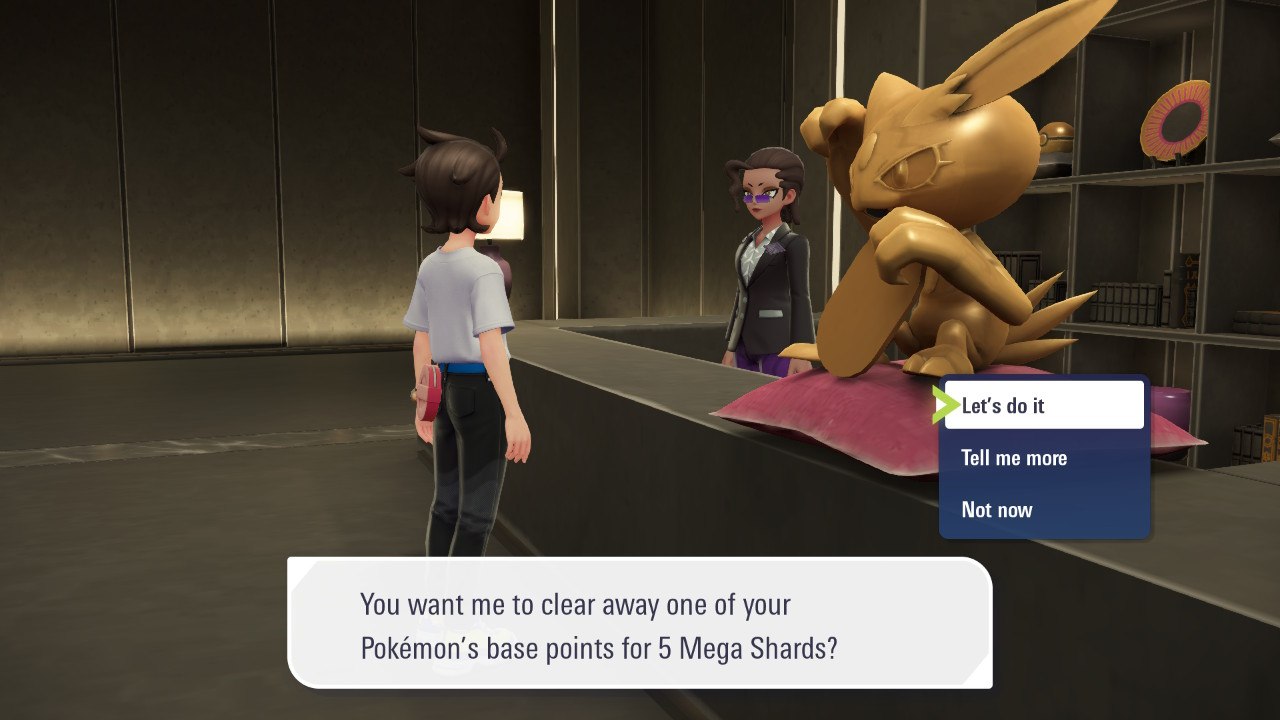Select the "Tell me more" option
1280x720 pixels.
click(x=1043, y=458)
